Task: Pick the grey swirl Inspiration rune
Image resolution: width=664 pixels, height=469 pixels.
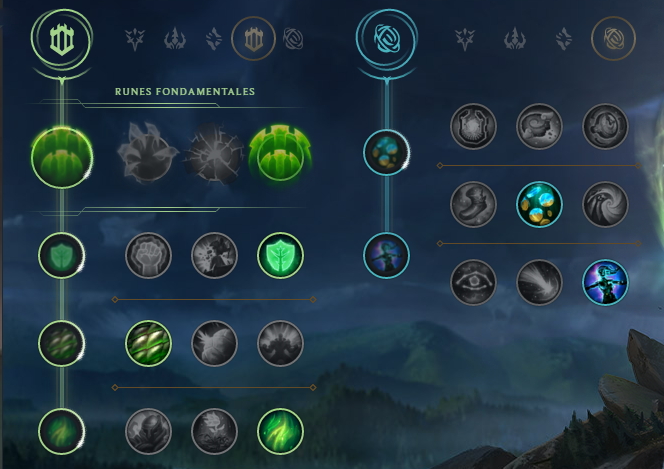Action: 605,204
